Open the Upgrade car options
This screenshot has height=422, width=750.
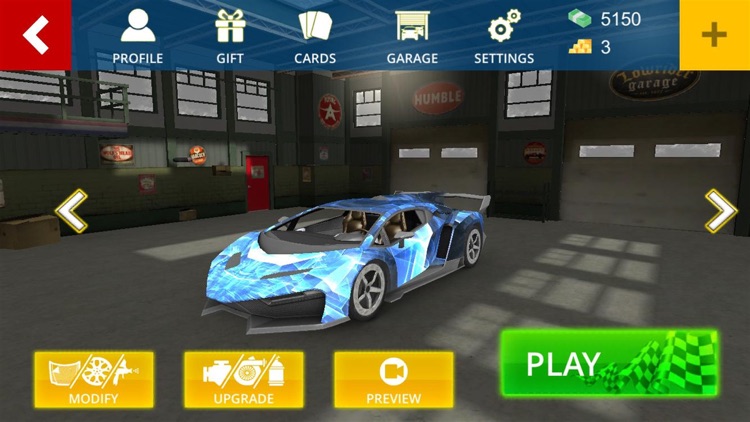(x=244, y=379)
